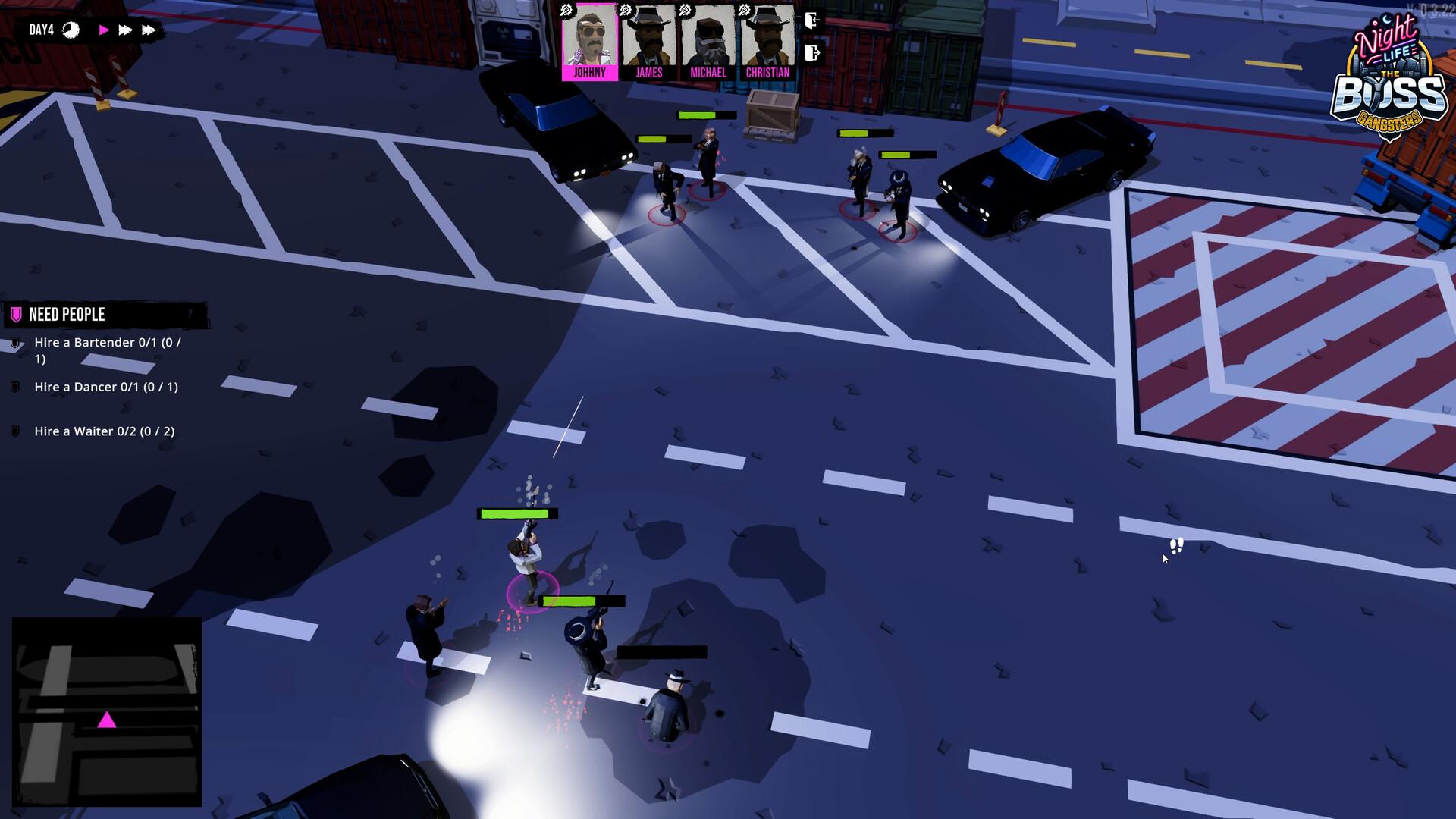
Task: Click the door icon with outward arrow
Action: click(812, 53)
